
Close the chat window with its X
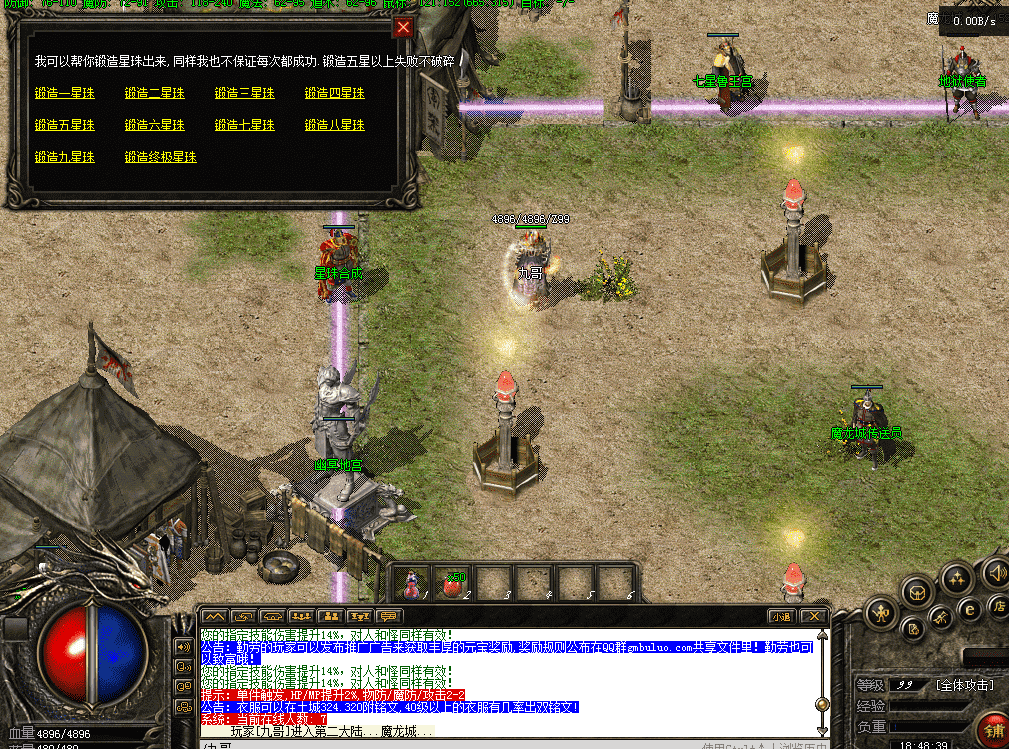point(815,616)
